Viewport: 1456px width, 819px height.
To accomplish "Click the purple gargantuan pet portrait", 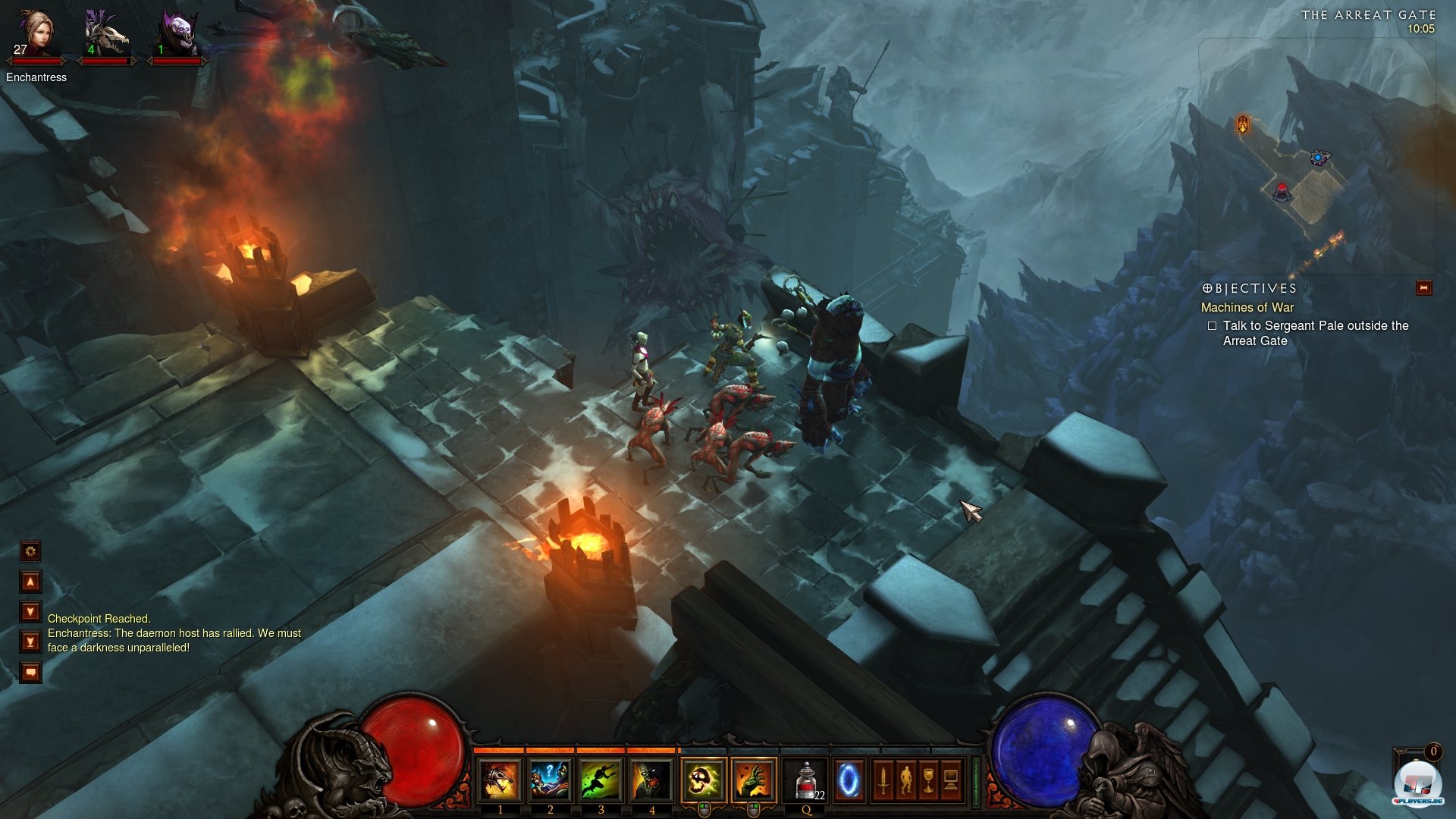I will (x=177, y=35).
